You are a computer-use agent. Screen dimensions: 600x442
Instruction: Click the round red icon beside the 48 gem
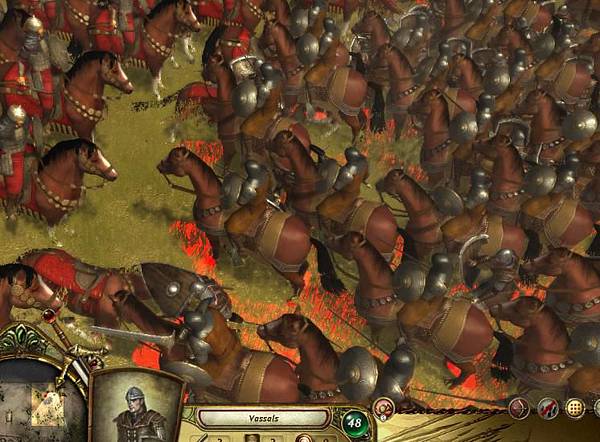pos(383,408)
